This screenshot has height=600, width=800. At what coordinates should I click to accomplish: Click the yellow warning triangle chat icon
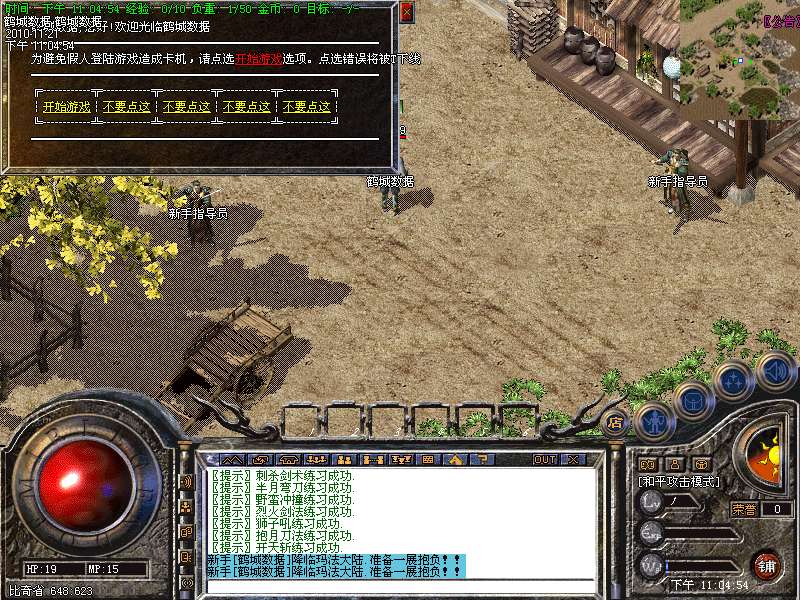point(455,459)
